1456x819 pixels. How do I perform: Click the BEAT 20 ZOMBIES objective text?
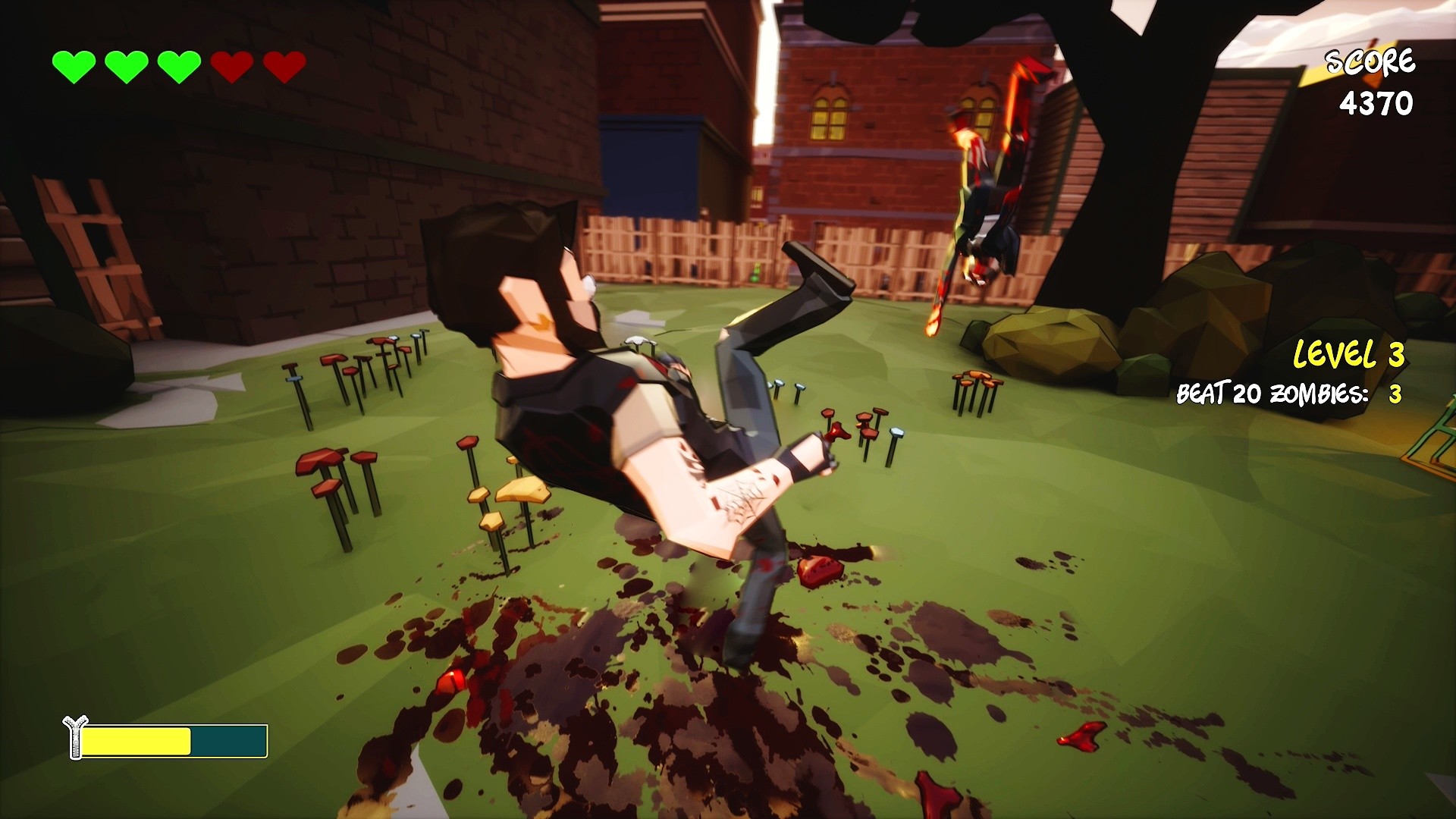(1272, 394)
